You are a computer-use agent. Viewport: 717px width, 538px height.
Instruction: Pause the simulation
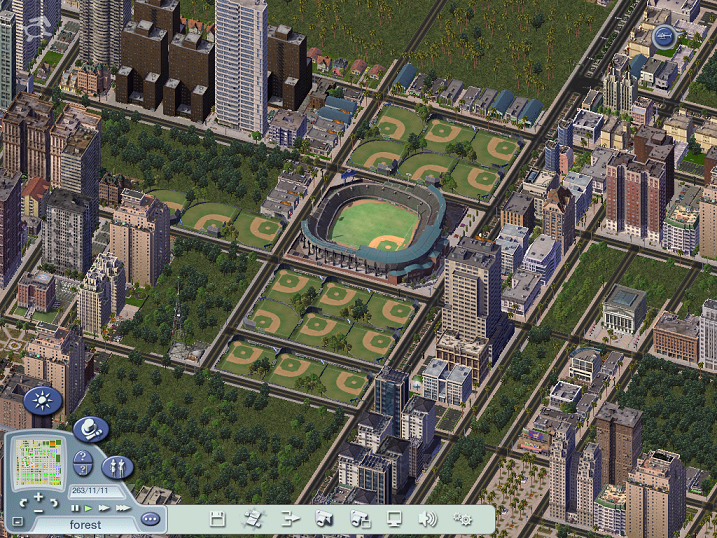[x=75, y=508]
